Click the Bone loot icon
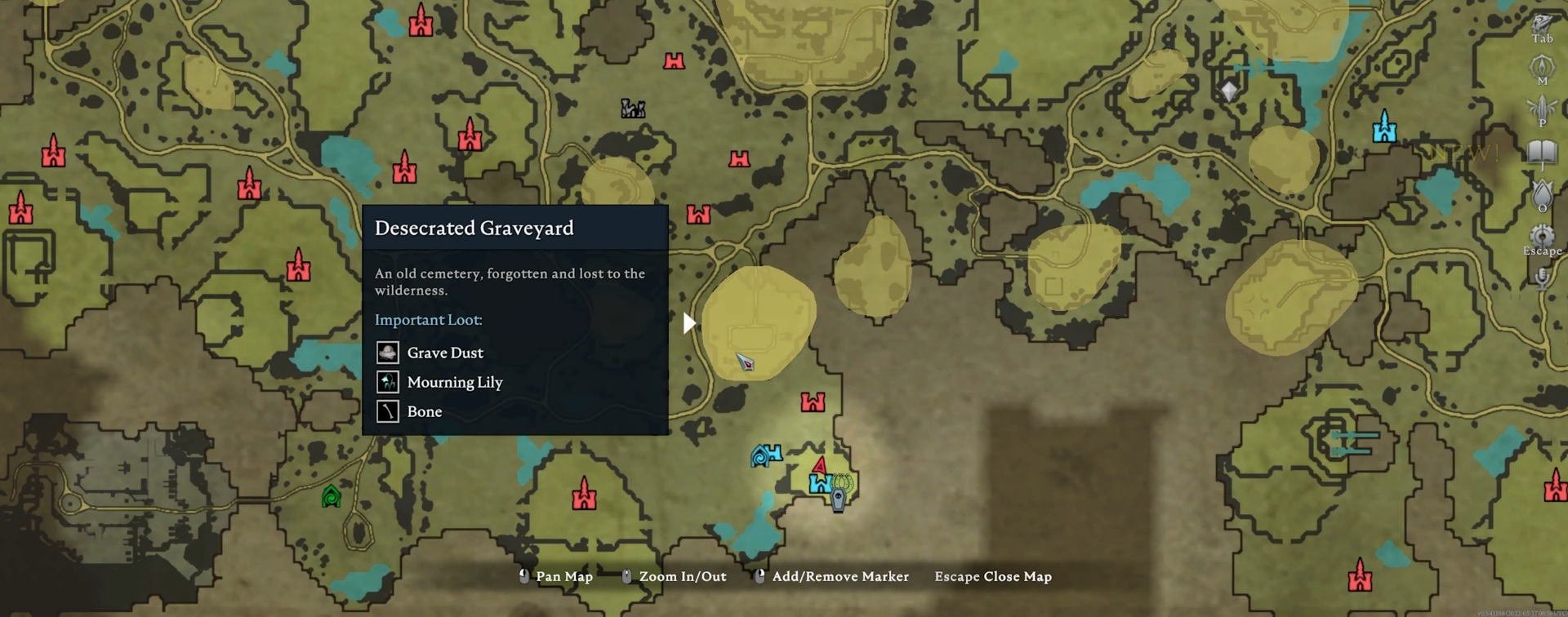 [388, 411]
